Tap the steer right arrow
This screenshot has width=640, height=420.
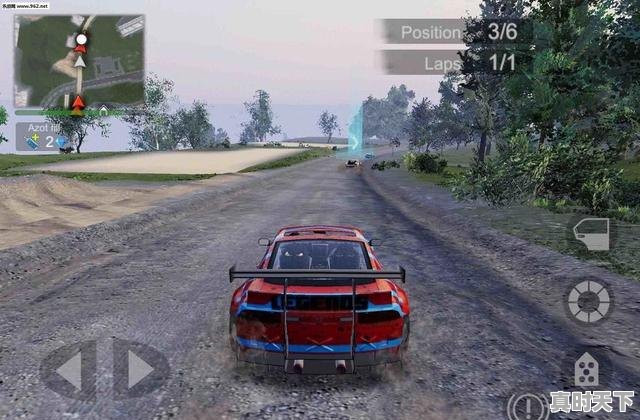pos(139,370)
